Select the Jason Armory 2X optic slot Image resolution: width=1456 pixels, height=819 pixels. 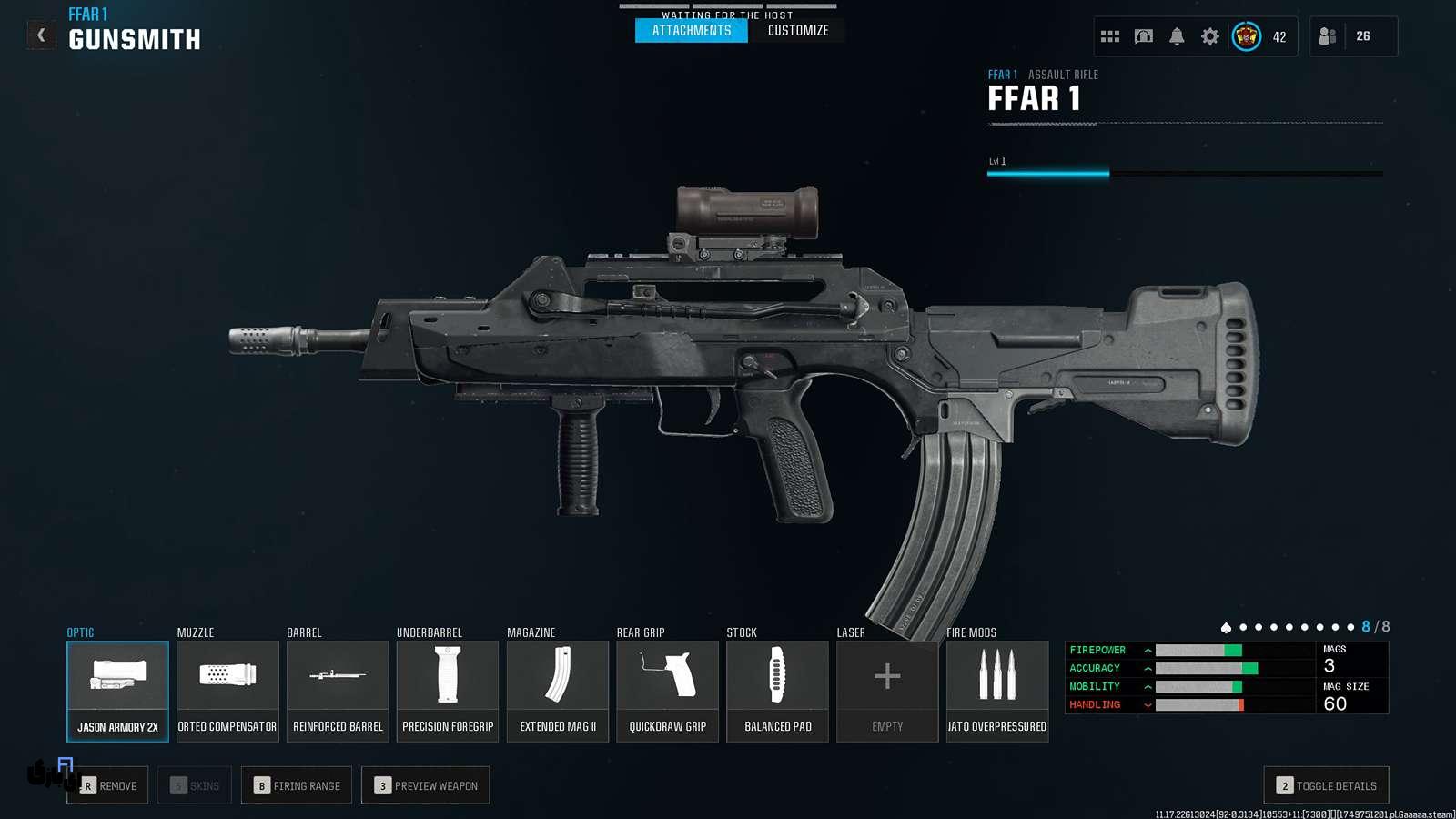(x=117, y=691)
